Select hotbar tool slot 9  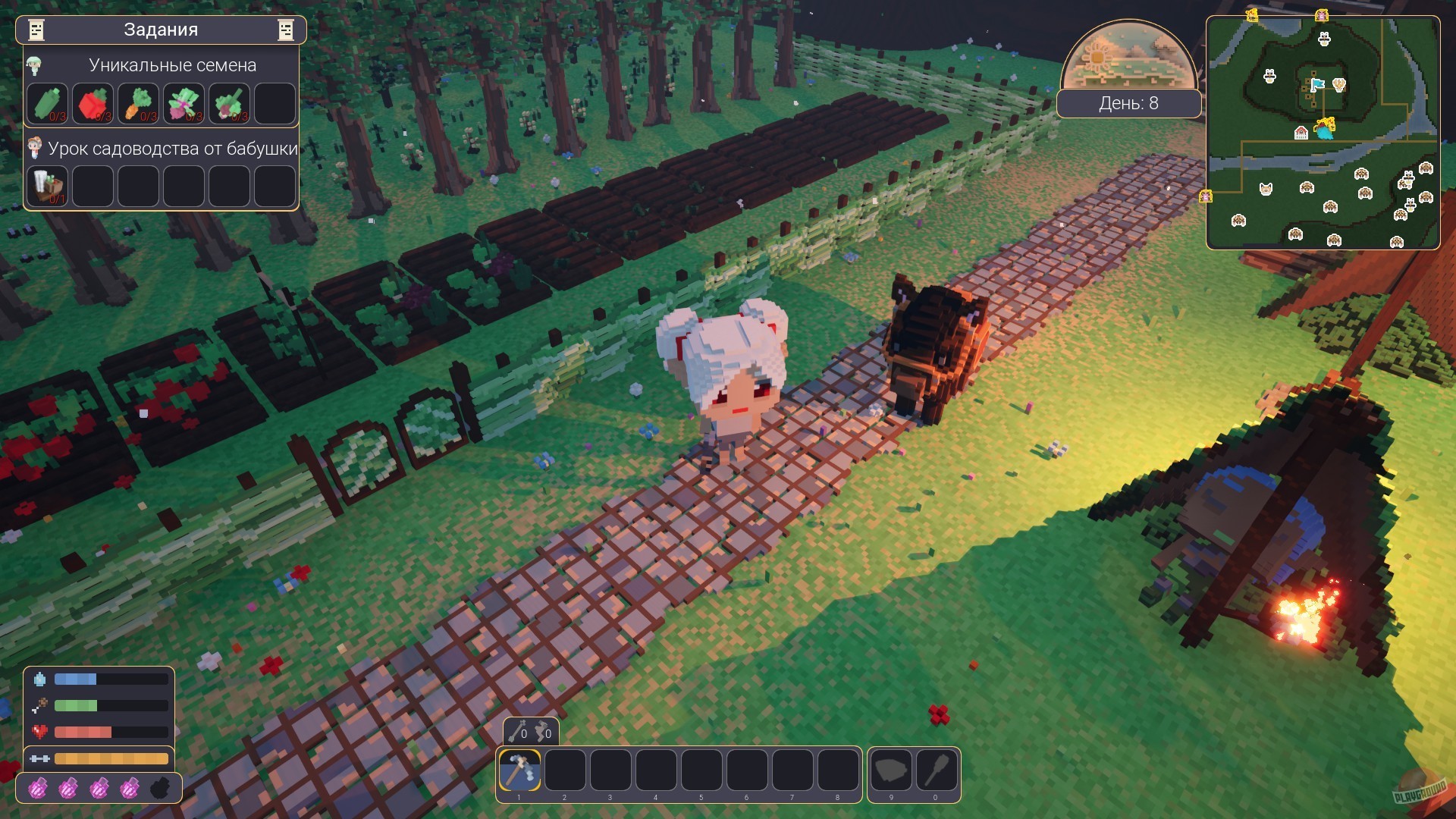point(891,770)
